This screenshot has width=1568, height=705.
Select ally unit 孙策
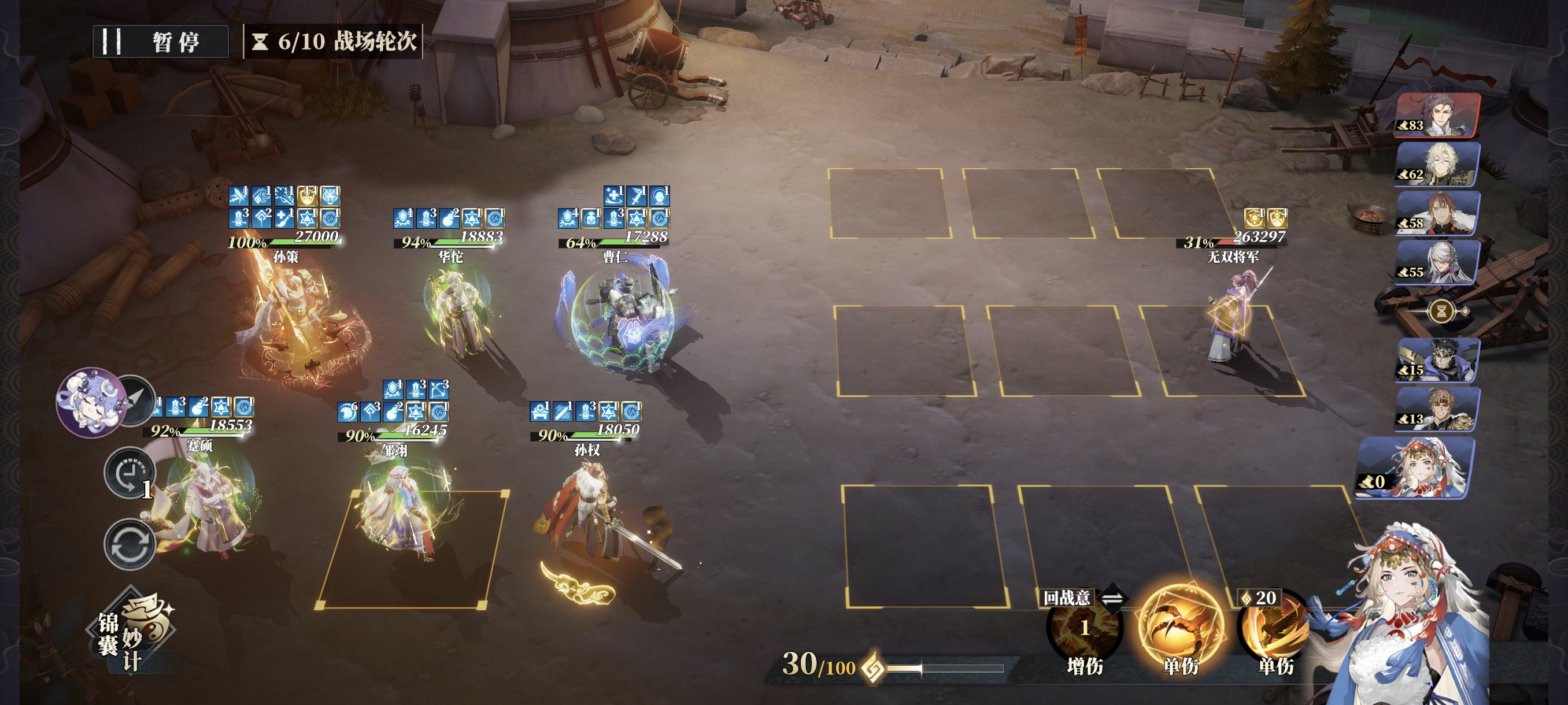pyautogui.click(x=292, y=322)
